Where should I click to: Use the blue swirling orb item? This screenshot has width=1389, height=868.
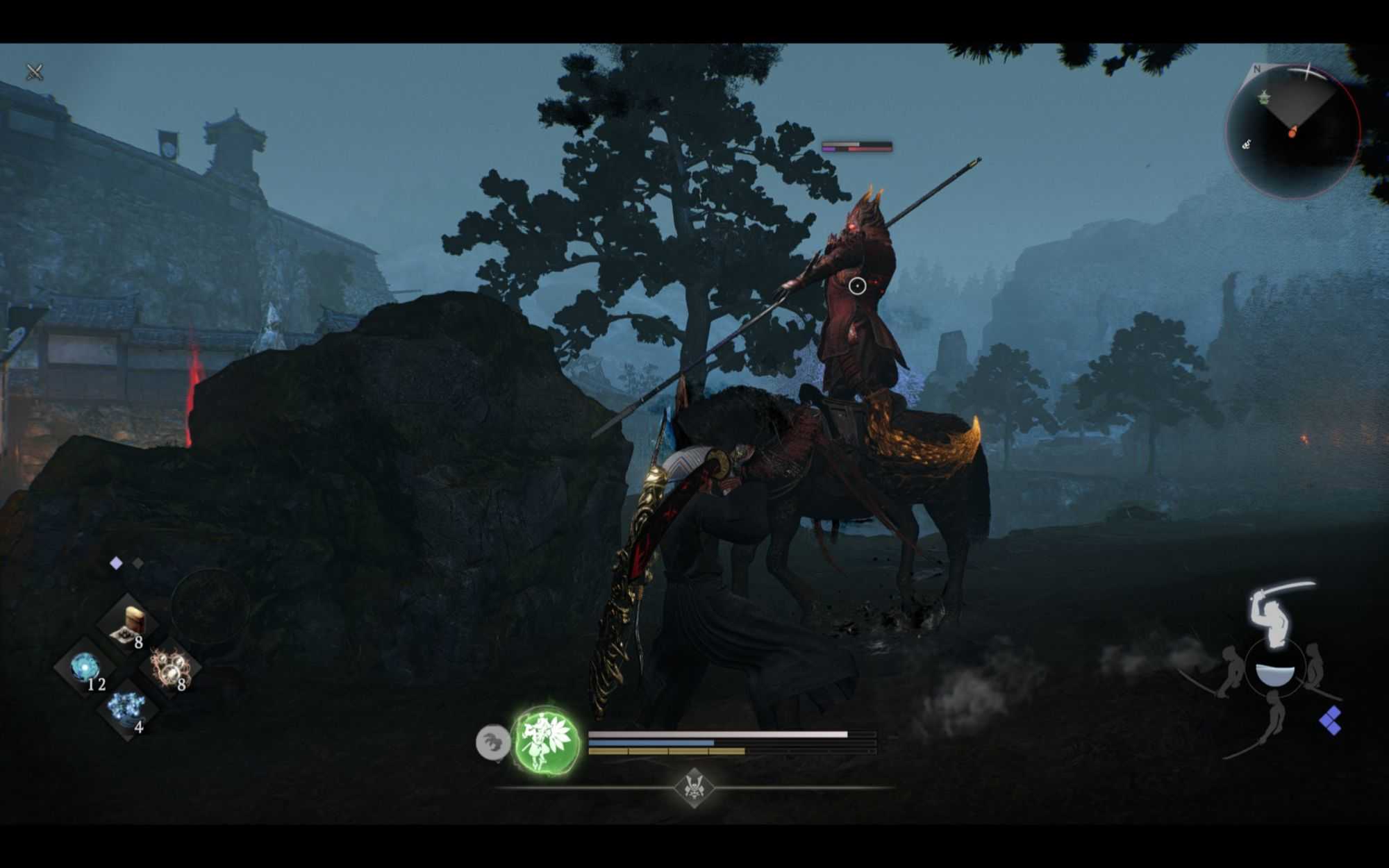click(86, 669)
